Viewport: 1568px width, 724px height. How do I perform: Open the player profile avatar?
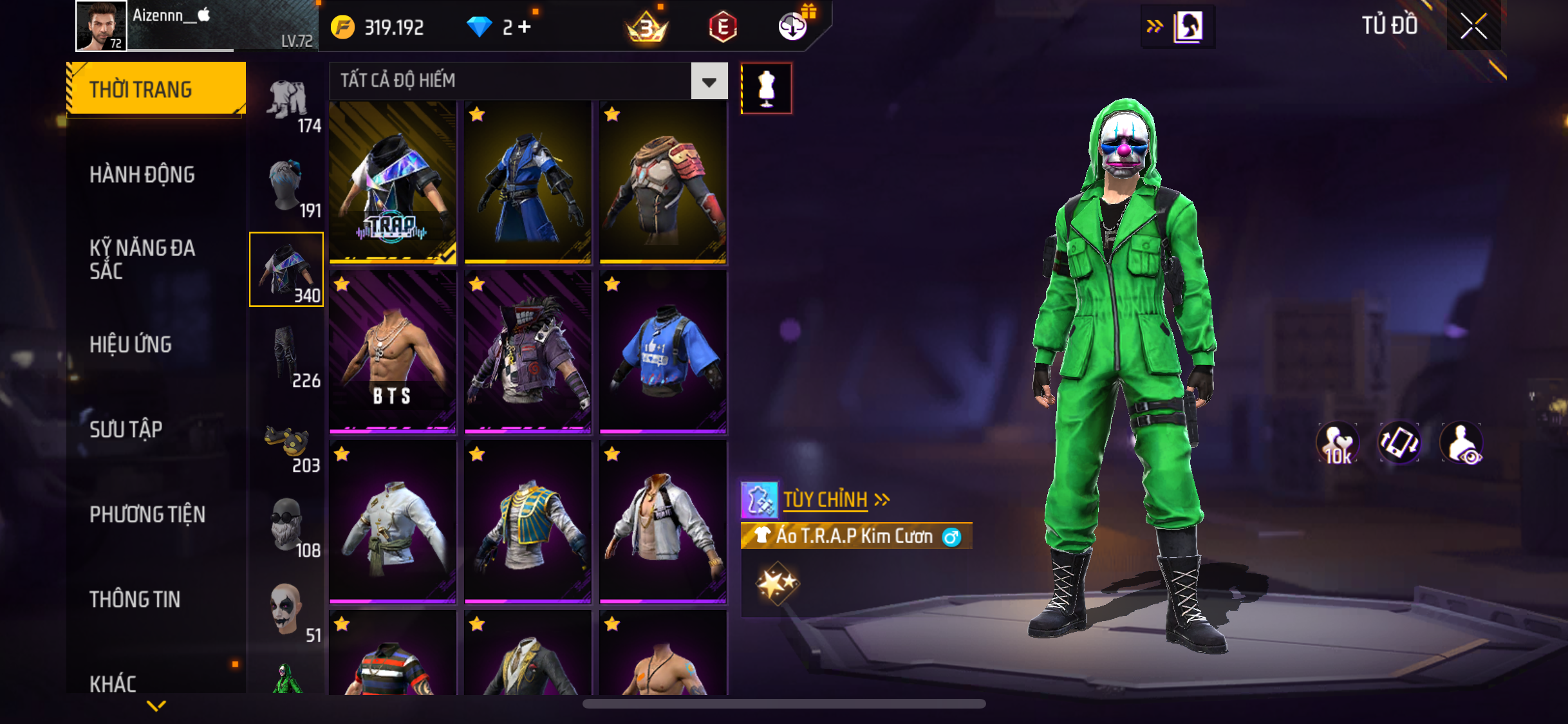(x=101, y=26)
